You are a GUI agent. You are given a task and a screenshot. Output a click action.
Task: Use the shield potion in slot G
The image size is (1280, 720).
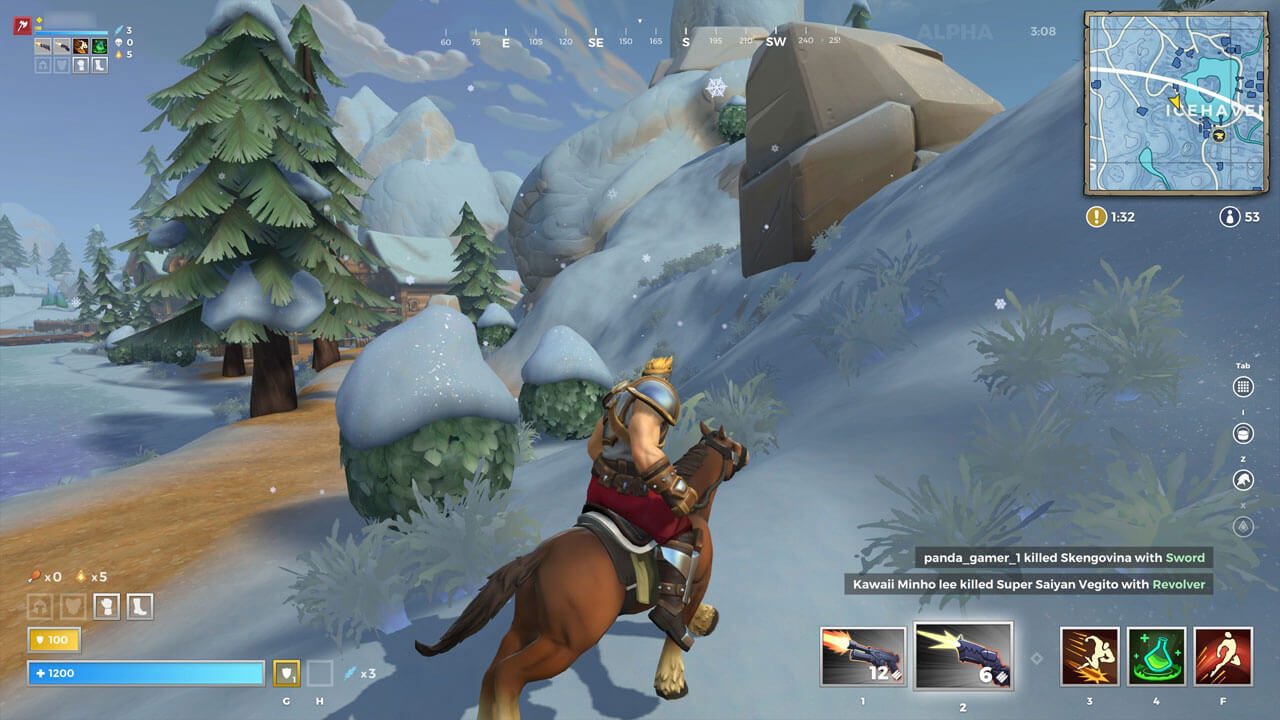click(287, 673)
